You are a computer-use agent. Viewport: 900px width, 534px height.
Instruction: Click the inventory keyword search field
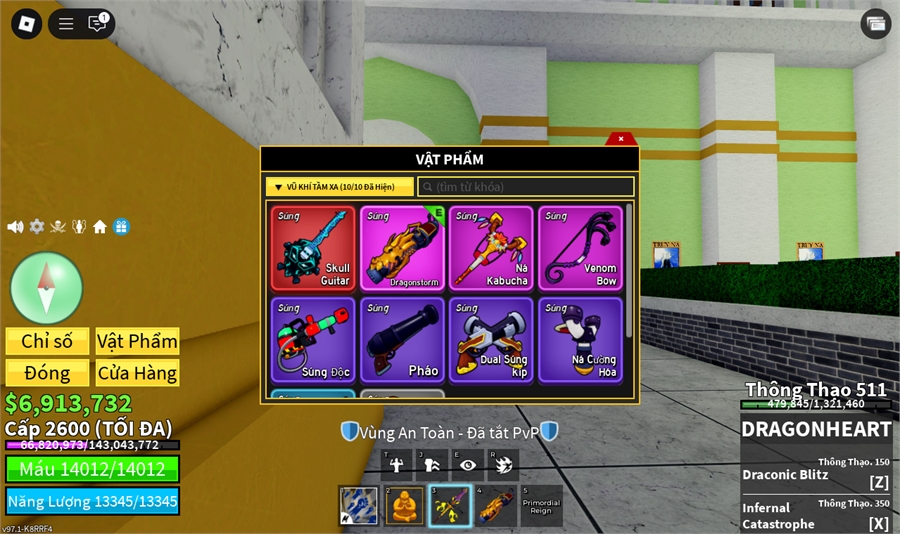(526, 187)
